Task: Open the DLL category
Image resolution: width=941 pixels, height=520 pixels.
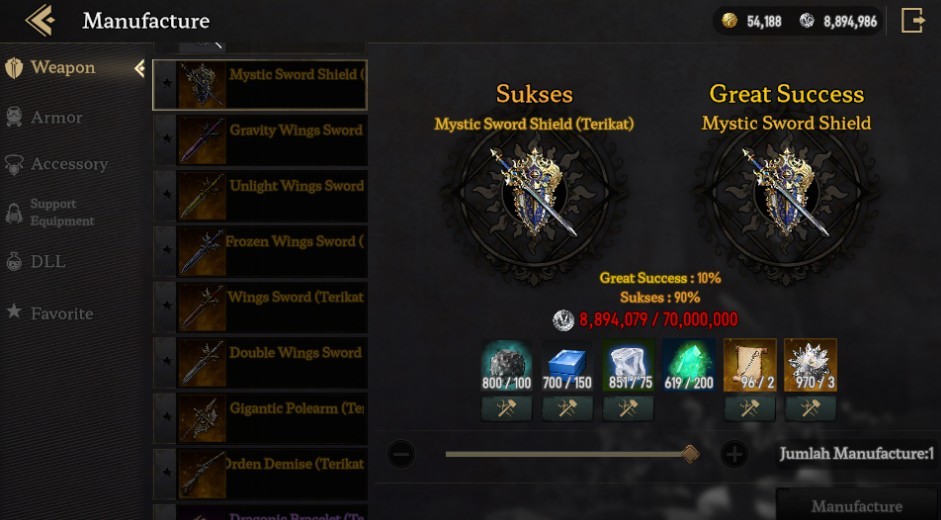Action: (x=47, y=261)
